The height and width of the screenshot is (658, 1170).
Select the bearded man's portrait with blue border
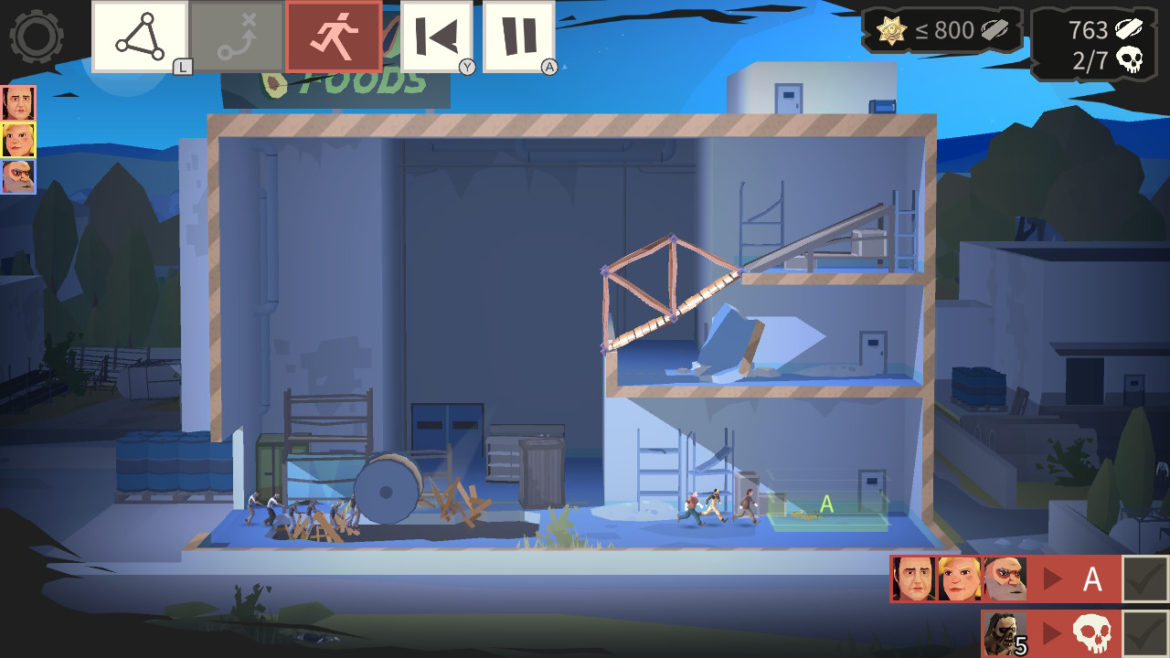coord(18,176)
